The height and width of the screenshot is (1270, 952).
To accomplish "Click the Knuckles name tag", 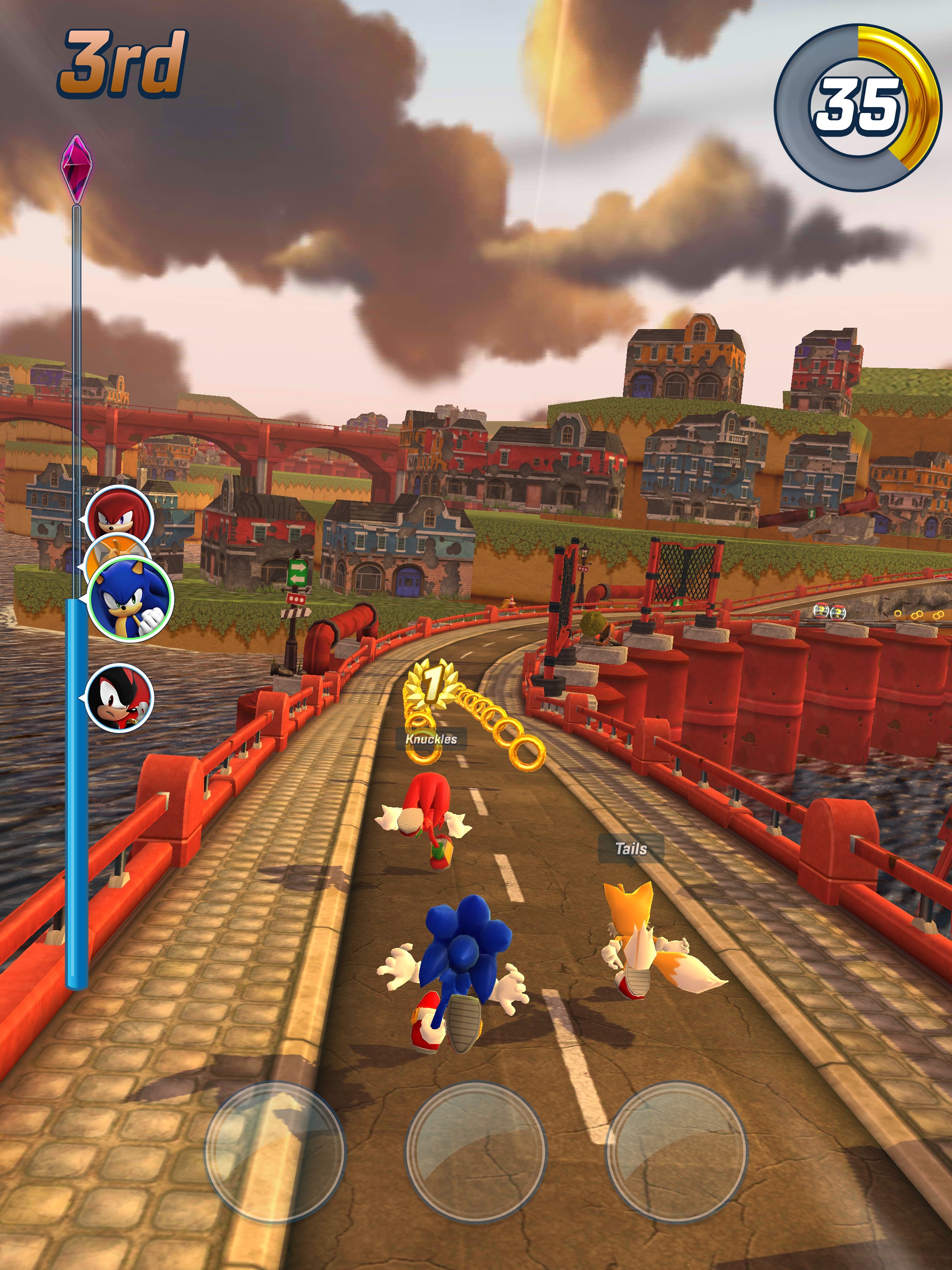I will pyautogui.click(x=431, y=739).
